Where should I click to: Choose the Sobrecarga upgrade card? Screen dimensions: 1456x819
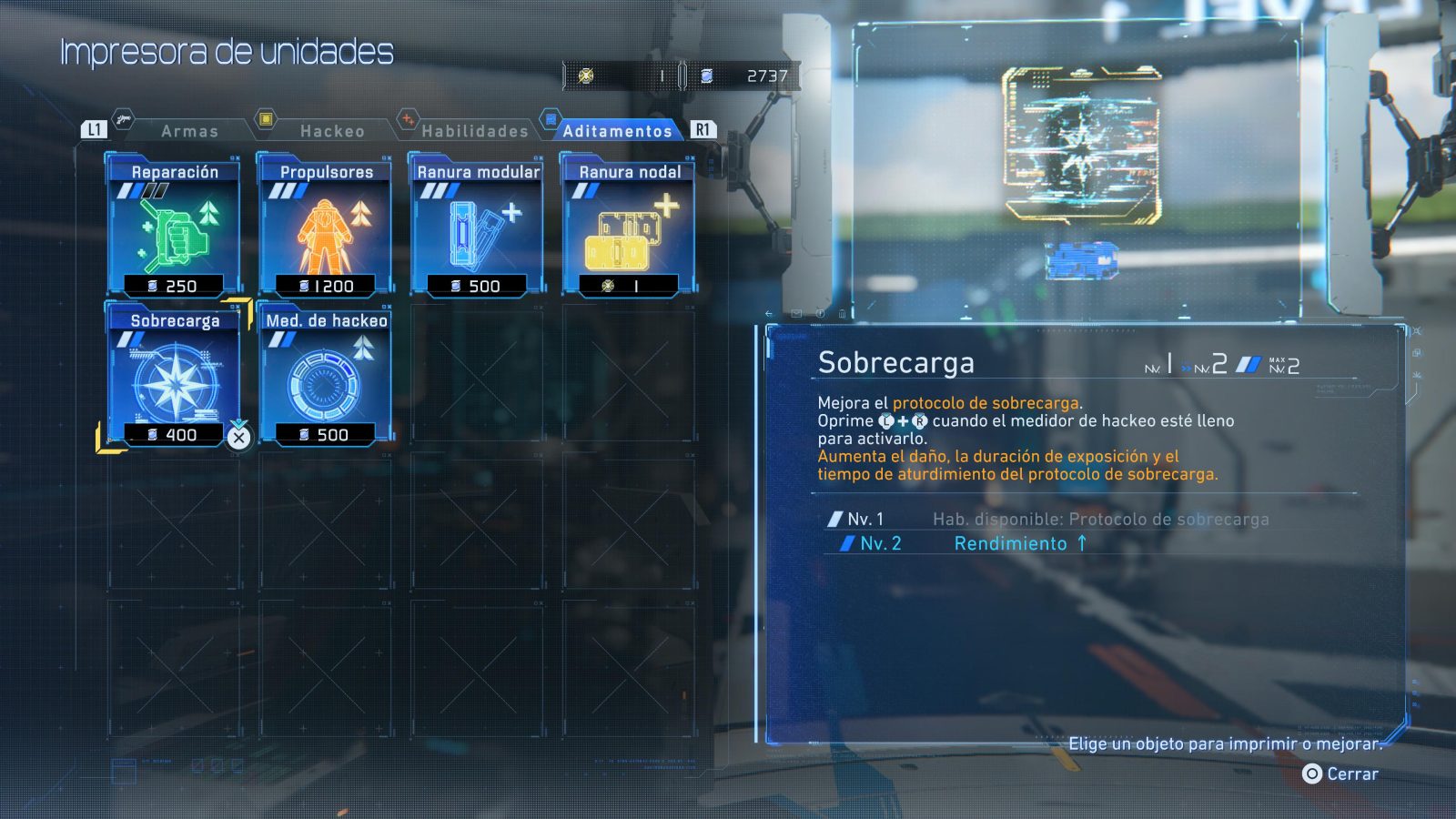coord(174,376)
